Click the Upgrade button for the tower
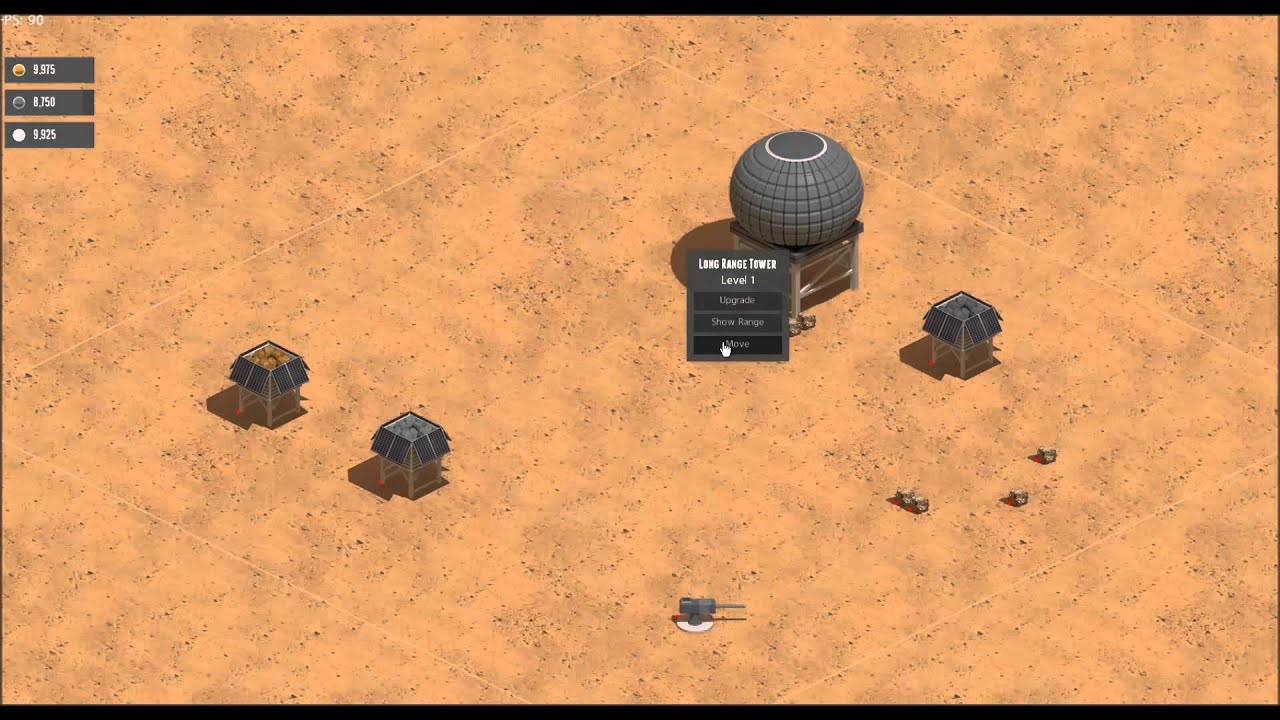The image size is (1280, 720). point(737,300)
